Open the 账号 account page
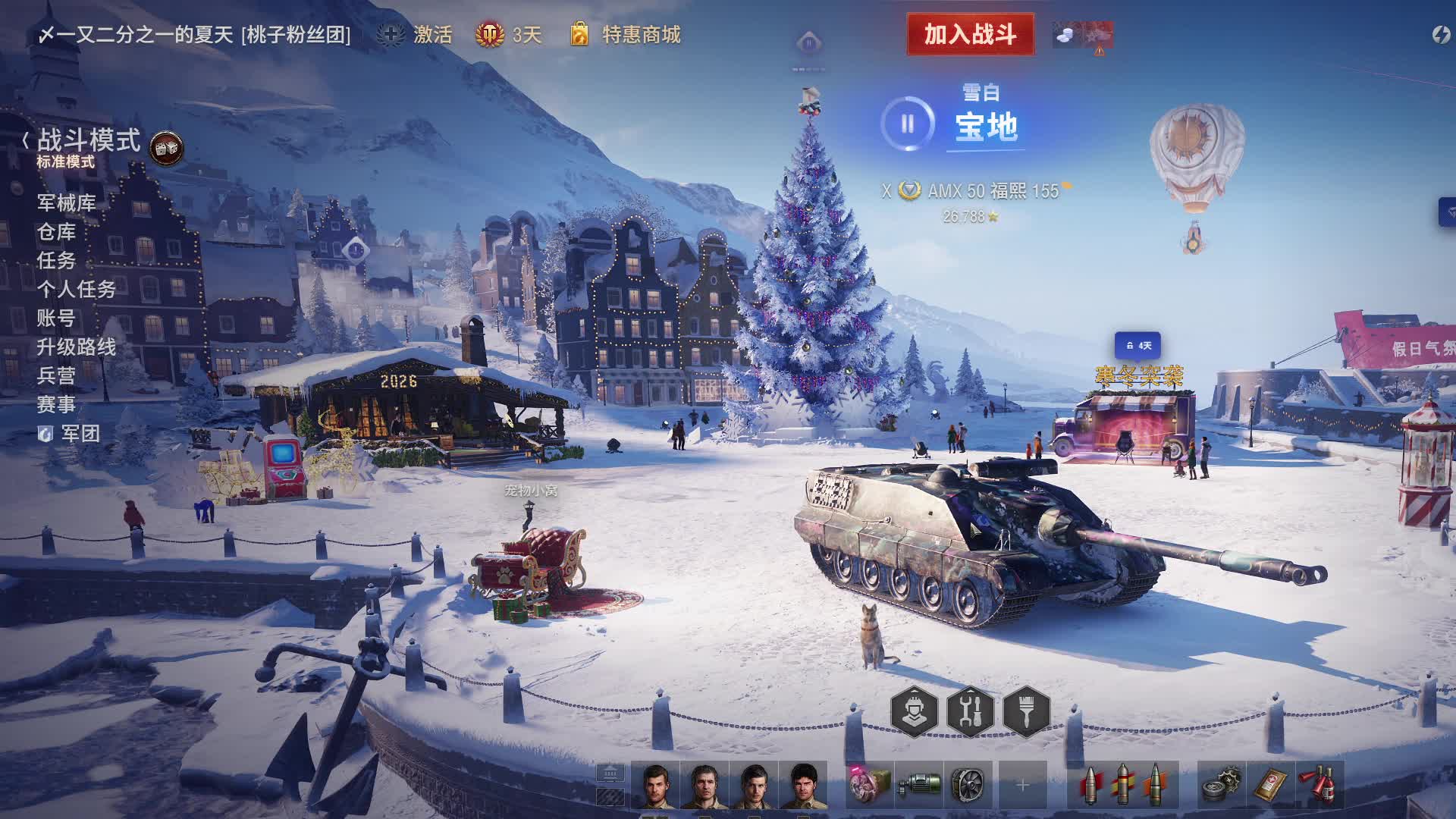This screenshot has height=819, width=1456. click(57, 318)
